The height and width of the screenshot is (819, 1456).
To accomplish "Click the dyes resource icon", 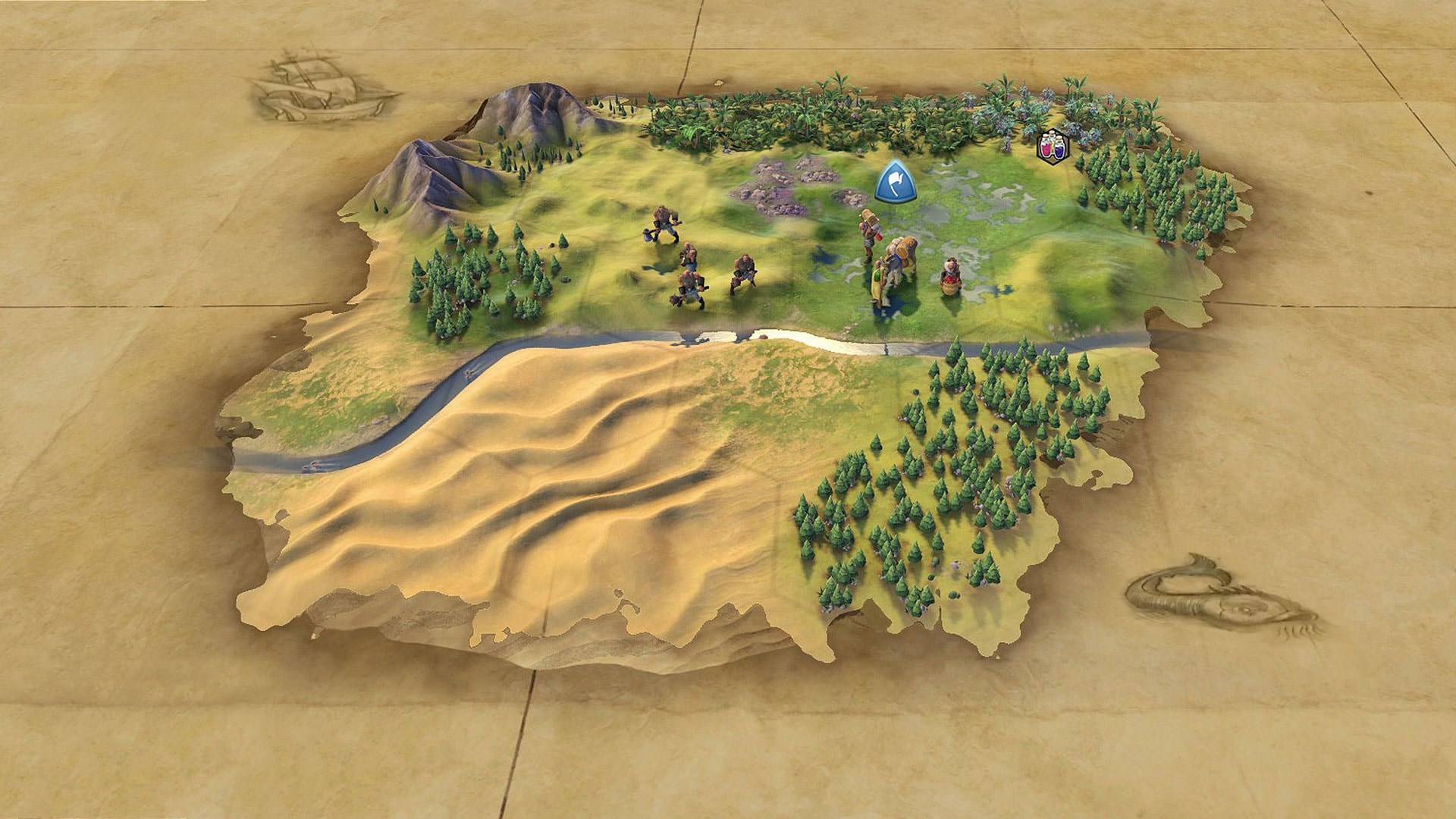I will pos(1053,145).
